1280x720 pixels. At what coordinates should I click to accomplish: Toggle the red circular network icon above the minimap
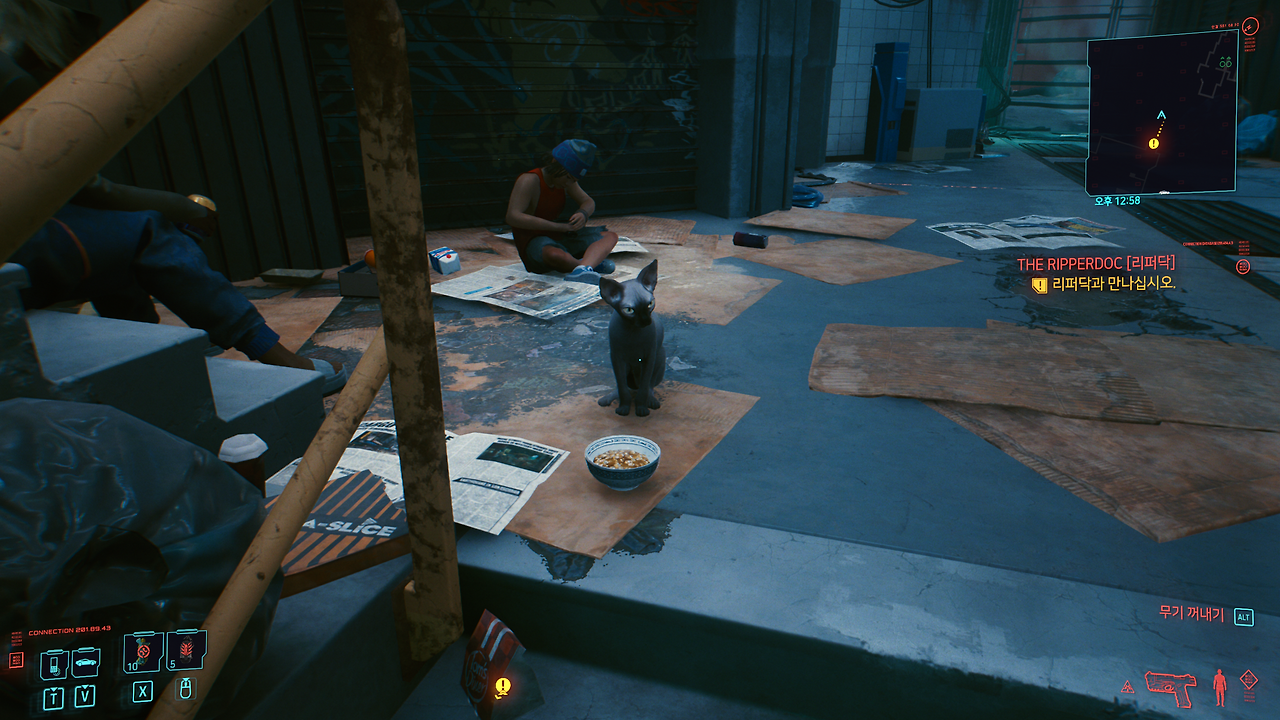[1250, 25]
